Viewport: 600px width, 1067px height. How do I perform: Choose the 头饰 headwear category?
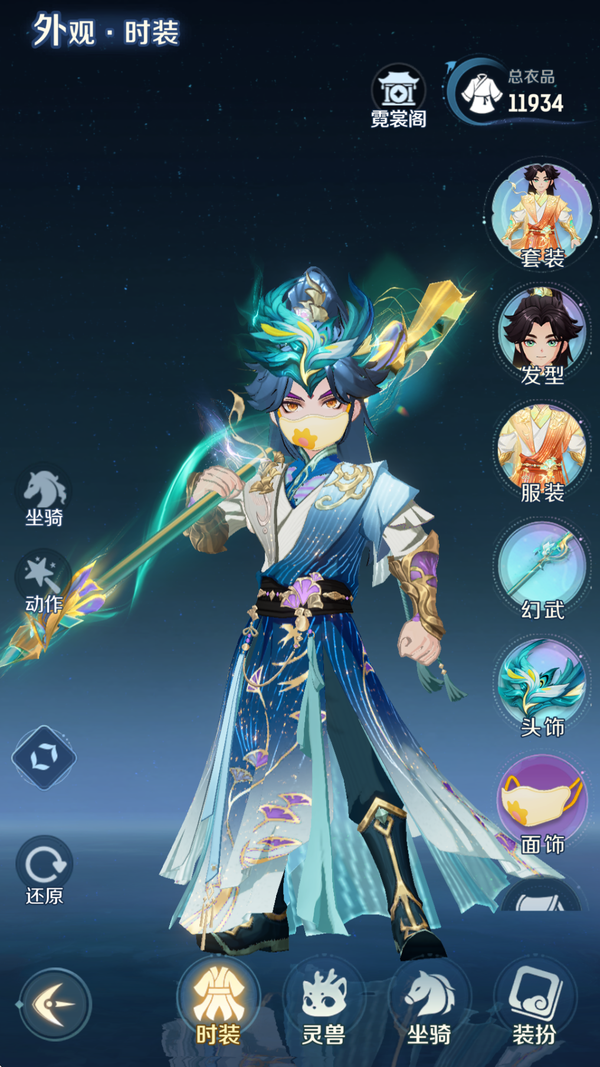pyautogui.click(x=542, y=686)
